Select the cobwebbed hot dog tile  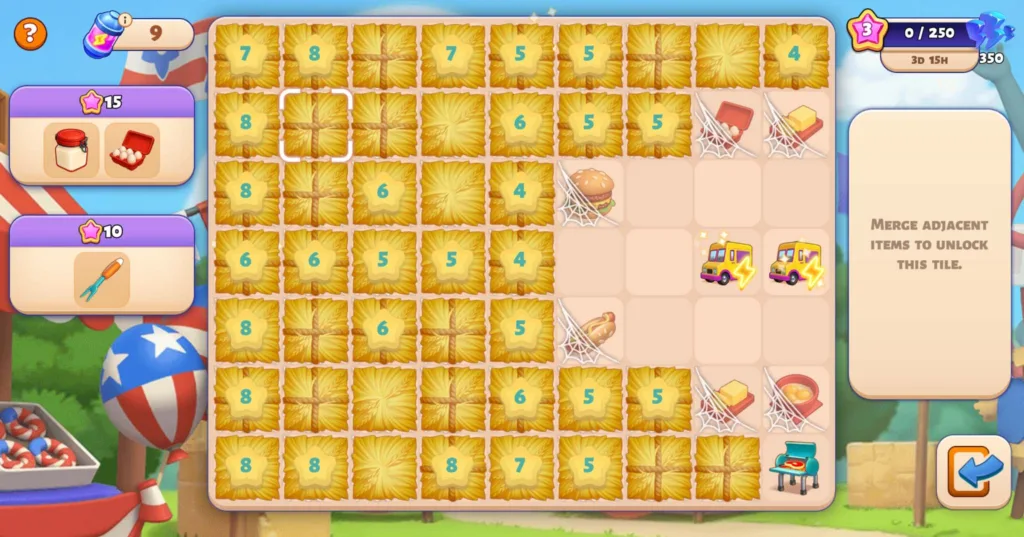(589, 331)
